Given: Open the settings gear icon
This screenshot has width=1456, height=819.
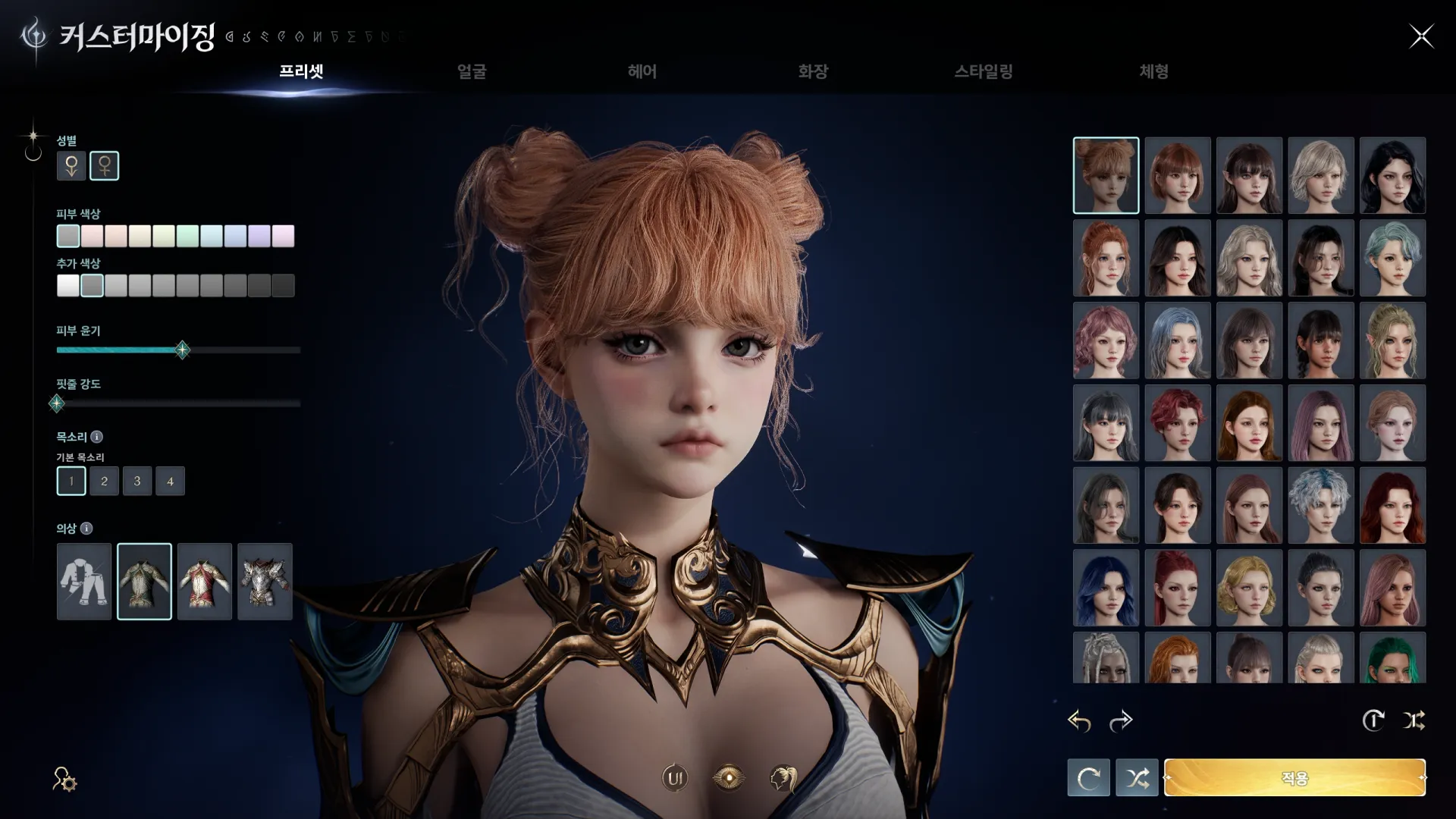Looking at the screenshot, I should (64, 780).
